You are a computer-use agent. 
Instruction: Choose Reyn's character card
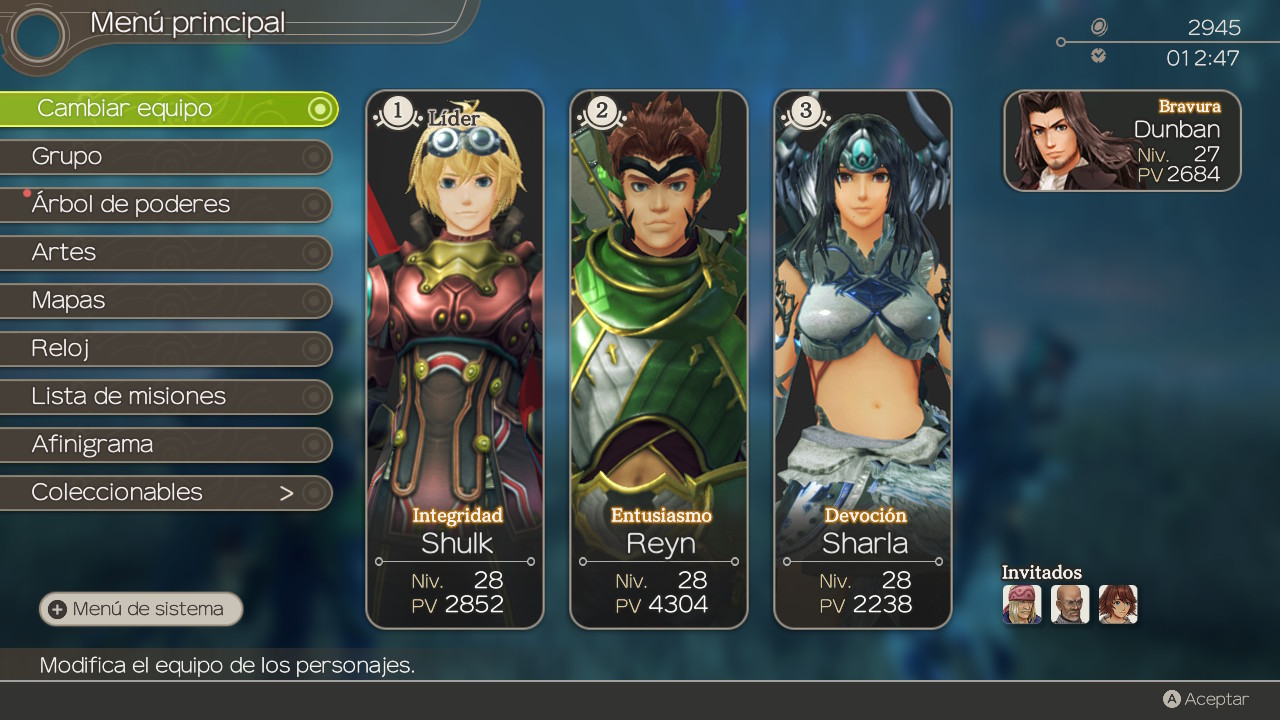coord(659,360)
